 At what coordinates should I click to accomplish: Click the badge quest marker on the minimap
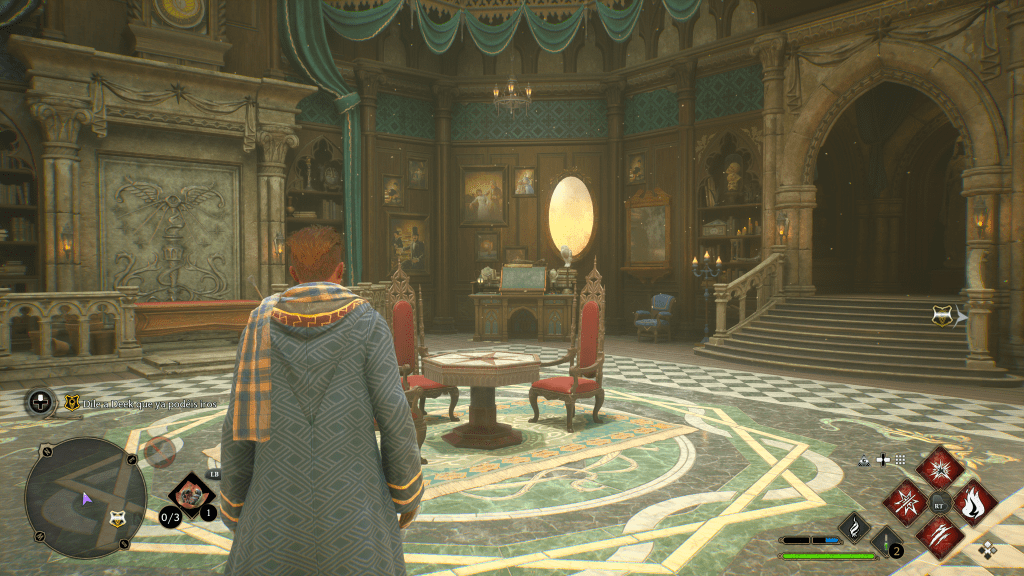tap(117, 517)
